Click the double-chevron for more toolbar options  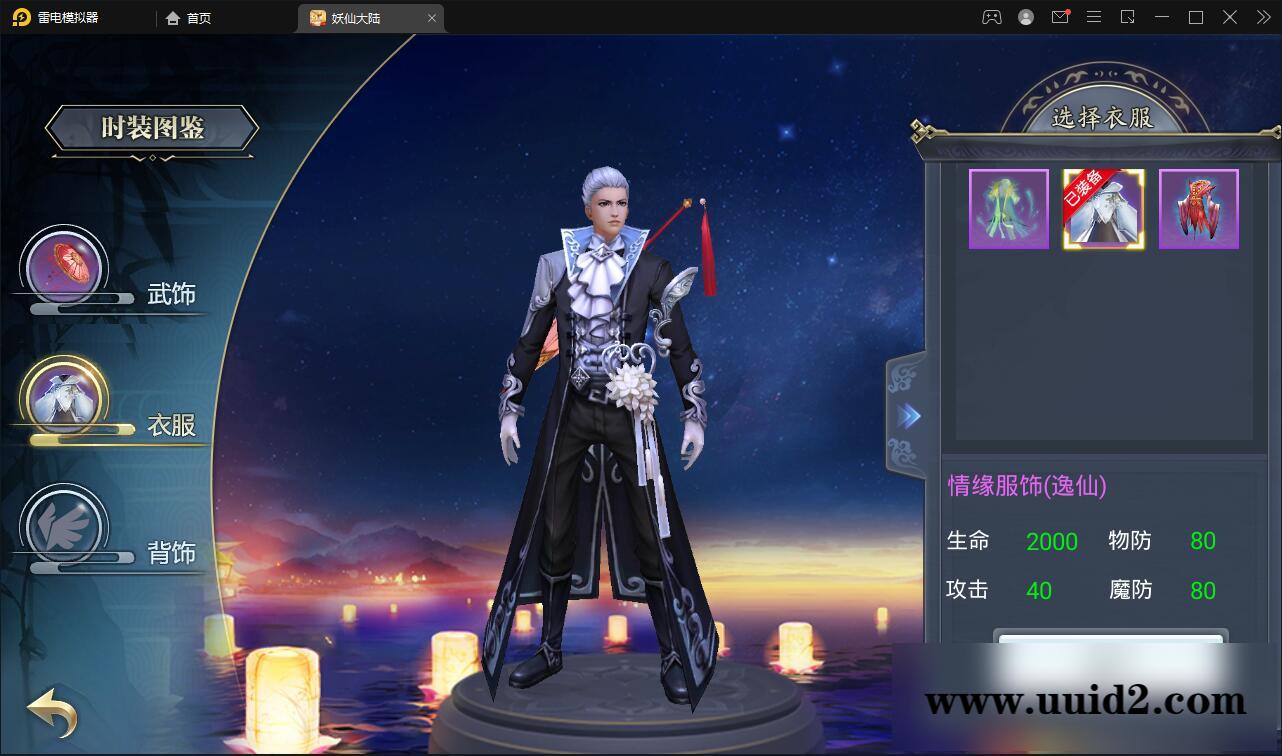[x=1262, y=17]
